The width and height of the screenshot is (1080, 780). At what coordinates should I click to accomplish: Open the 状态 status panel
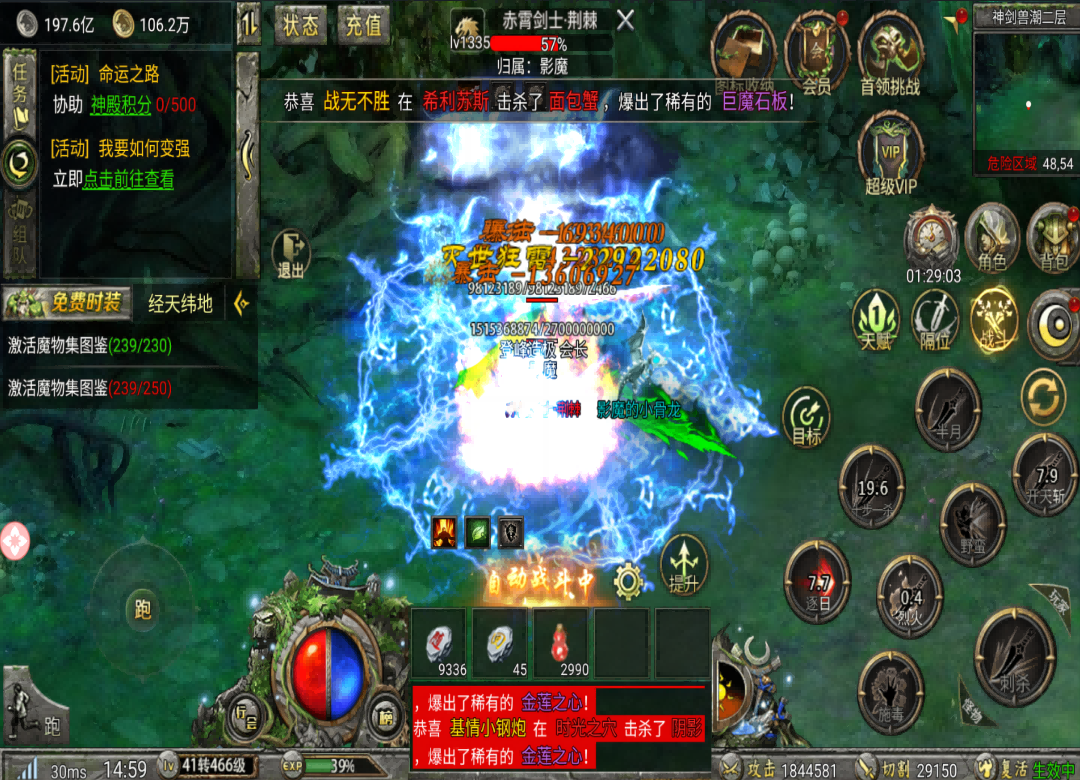(x=300, y=25)
